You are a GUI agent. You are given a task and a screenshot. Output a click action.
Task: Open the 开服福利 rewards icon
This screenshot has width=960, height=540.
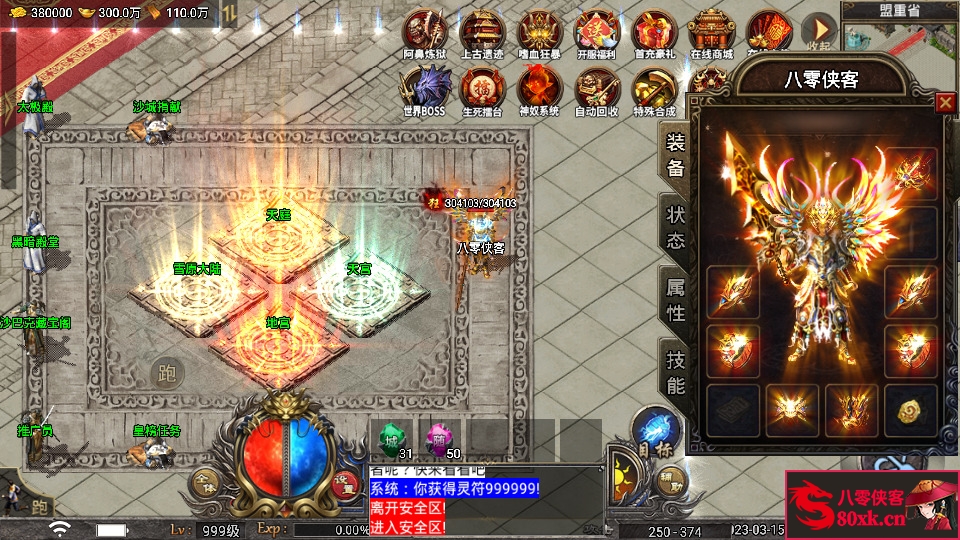pyautogui.click(x=597, y=31)
